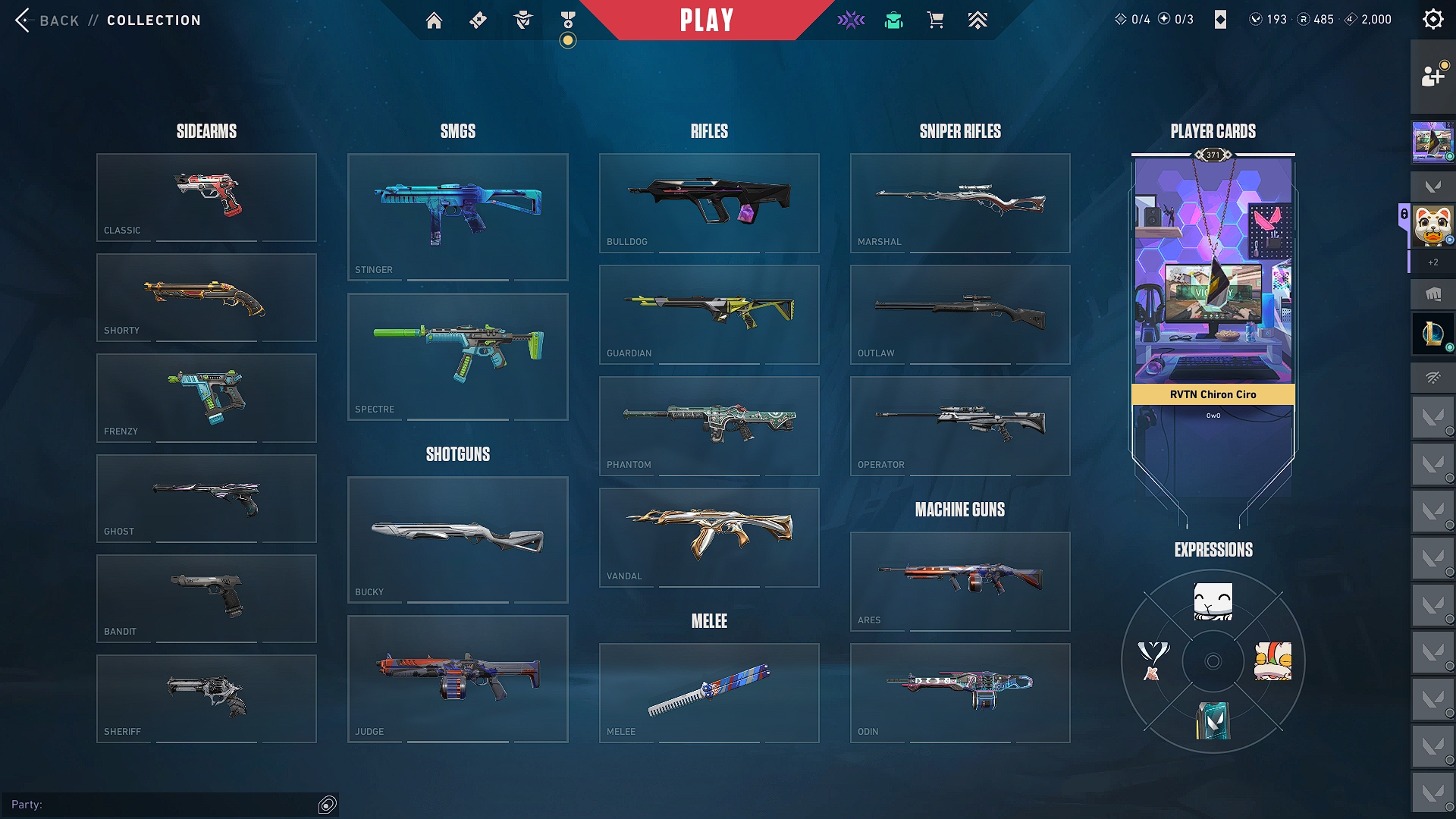Open the Spectre skin slot
Image resolution: width=1456 pixels, height=819 pixels.
pyautogui.click(x=457, y=356)
